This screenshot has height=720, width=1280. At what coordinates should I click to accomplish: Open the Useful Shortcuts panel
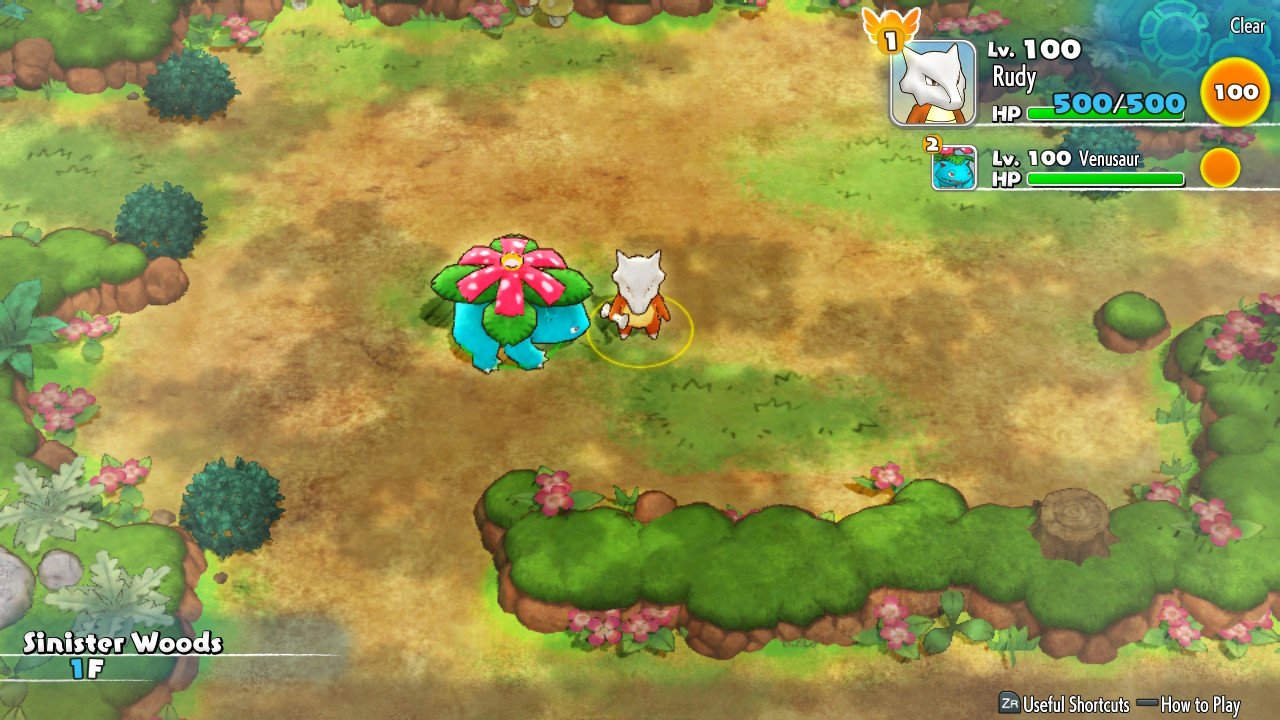coord(1064,704)
